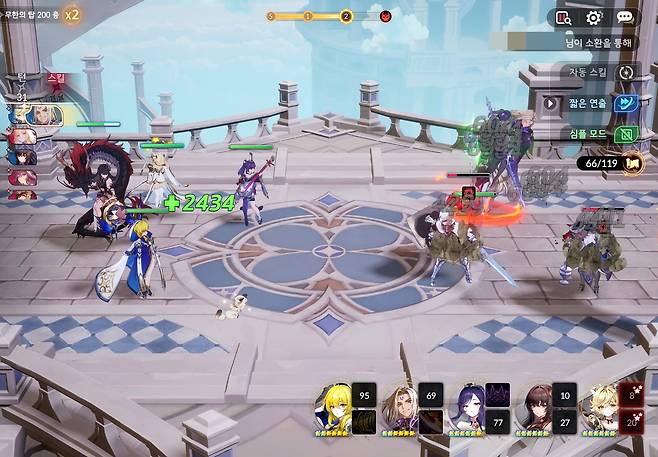Click the red-highlighted skill showing 20
This screenshot has height=457, width=658.
[632, 422]
